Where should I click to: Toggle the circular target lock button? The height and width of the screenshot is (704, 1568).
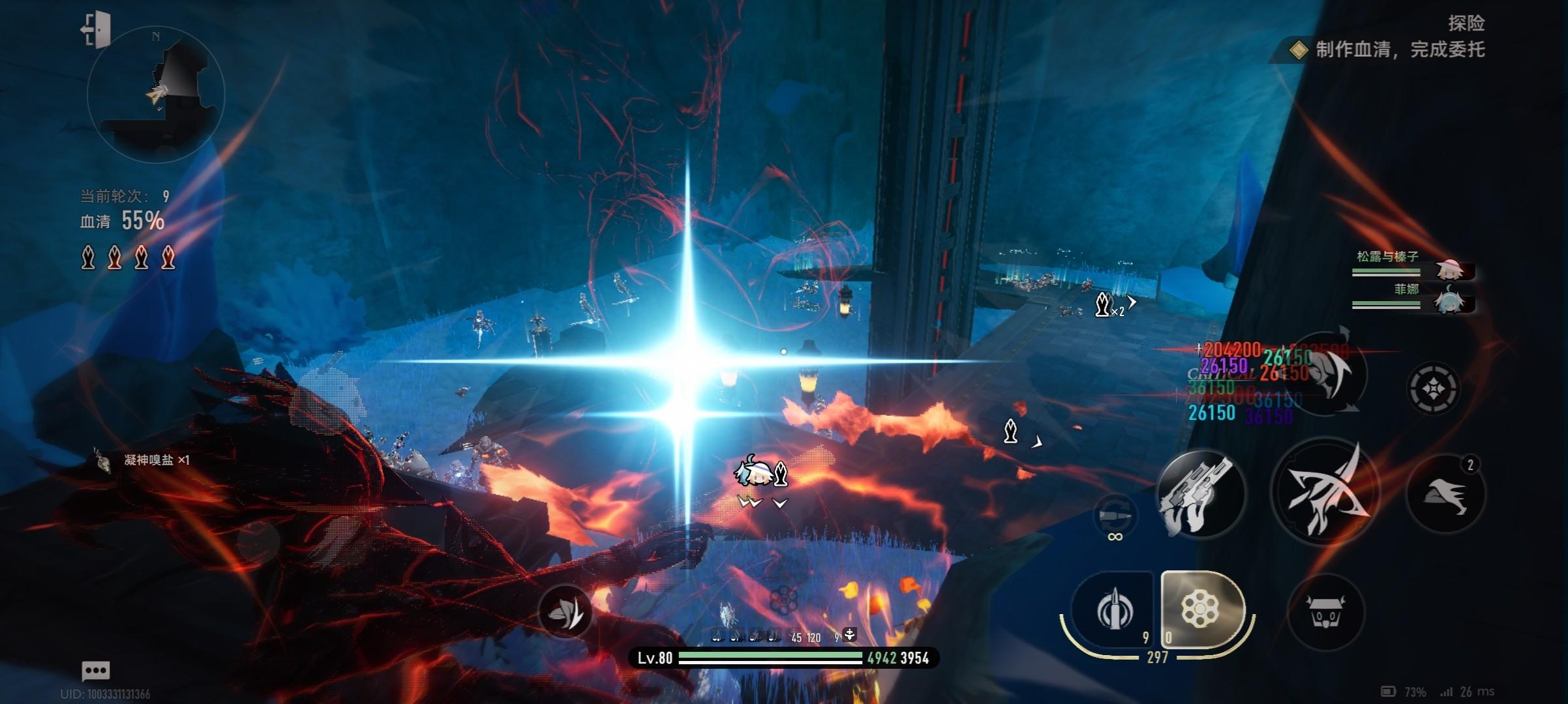(x=1433, y=389)
